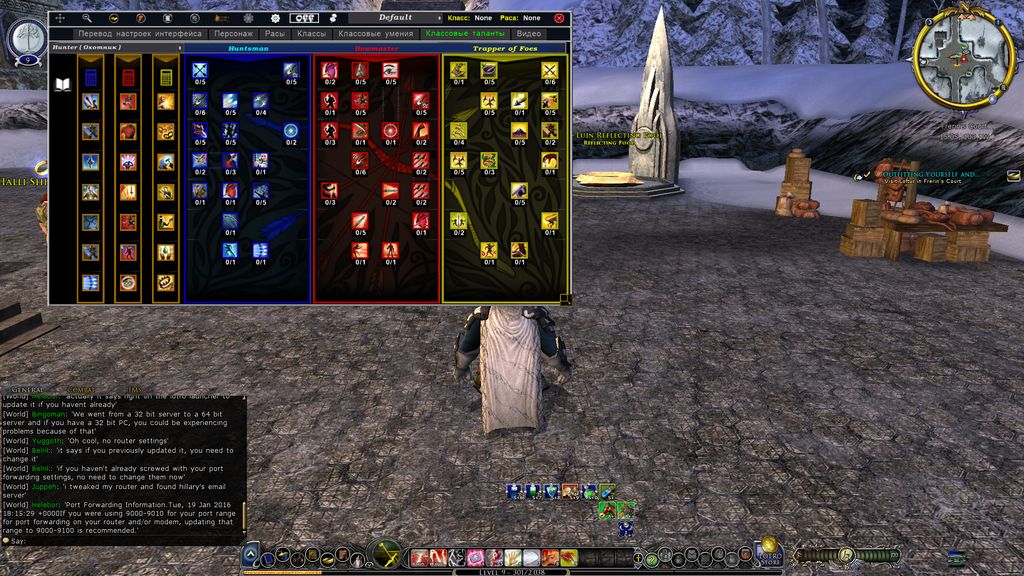The width and height of the screenshot is (1024, 576).
Task: Click the gear settings icon
Action: [x=276, y=18]
